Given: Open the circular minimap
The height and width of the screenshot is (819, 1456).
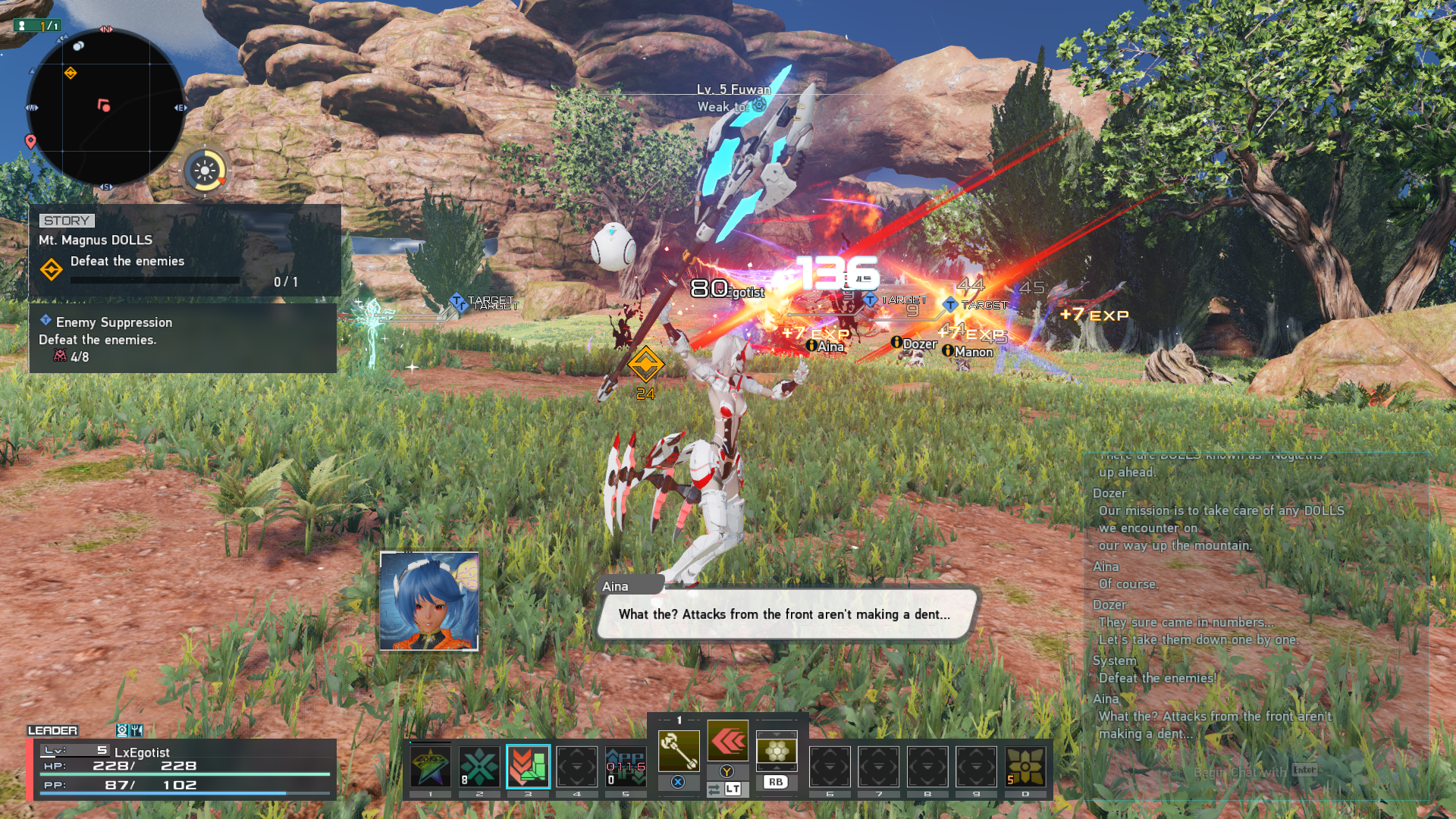Looking at the screenshot, I should click(105, 108).
